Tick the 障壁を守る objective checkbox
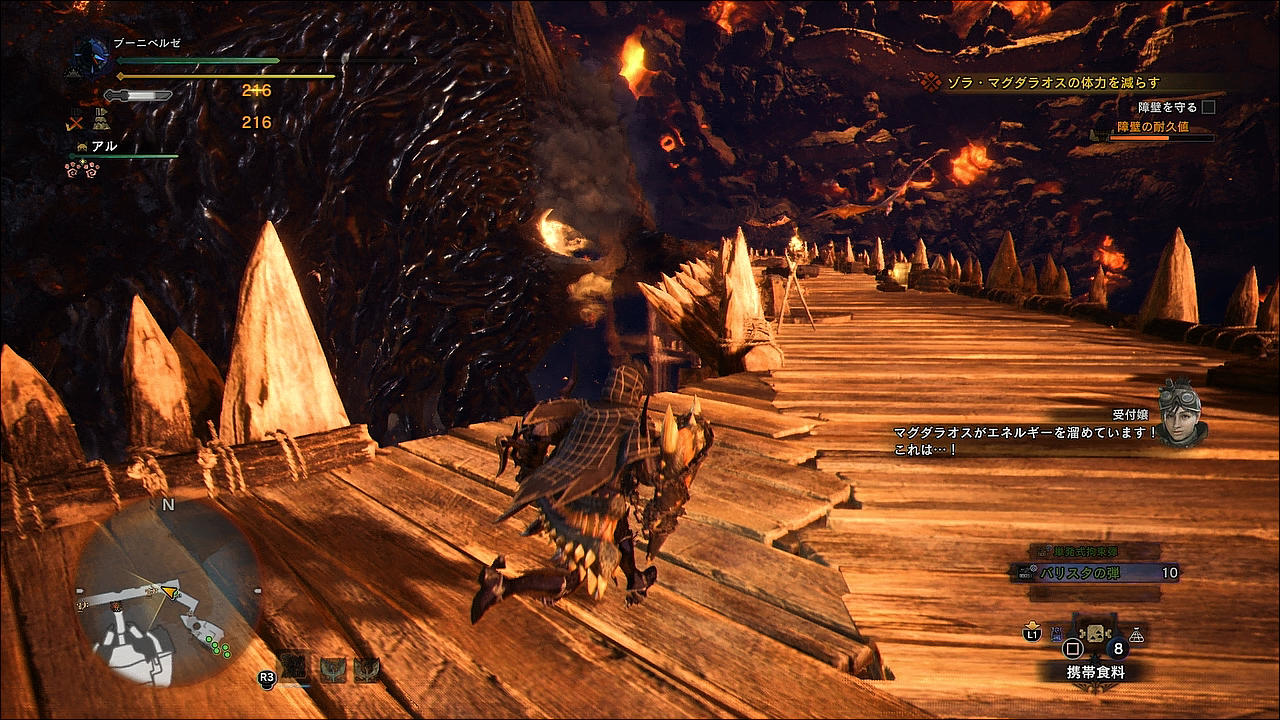Image resolution: width=1280 pixels, height=720 pixels. coord(1208,107)
